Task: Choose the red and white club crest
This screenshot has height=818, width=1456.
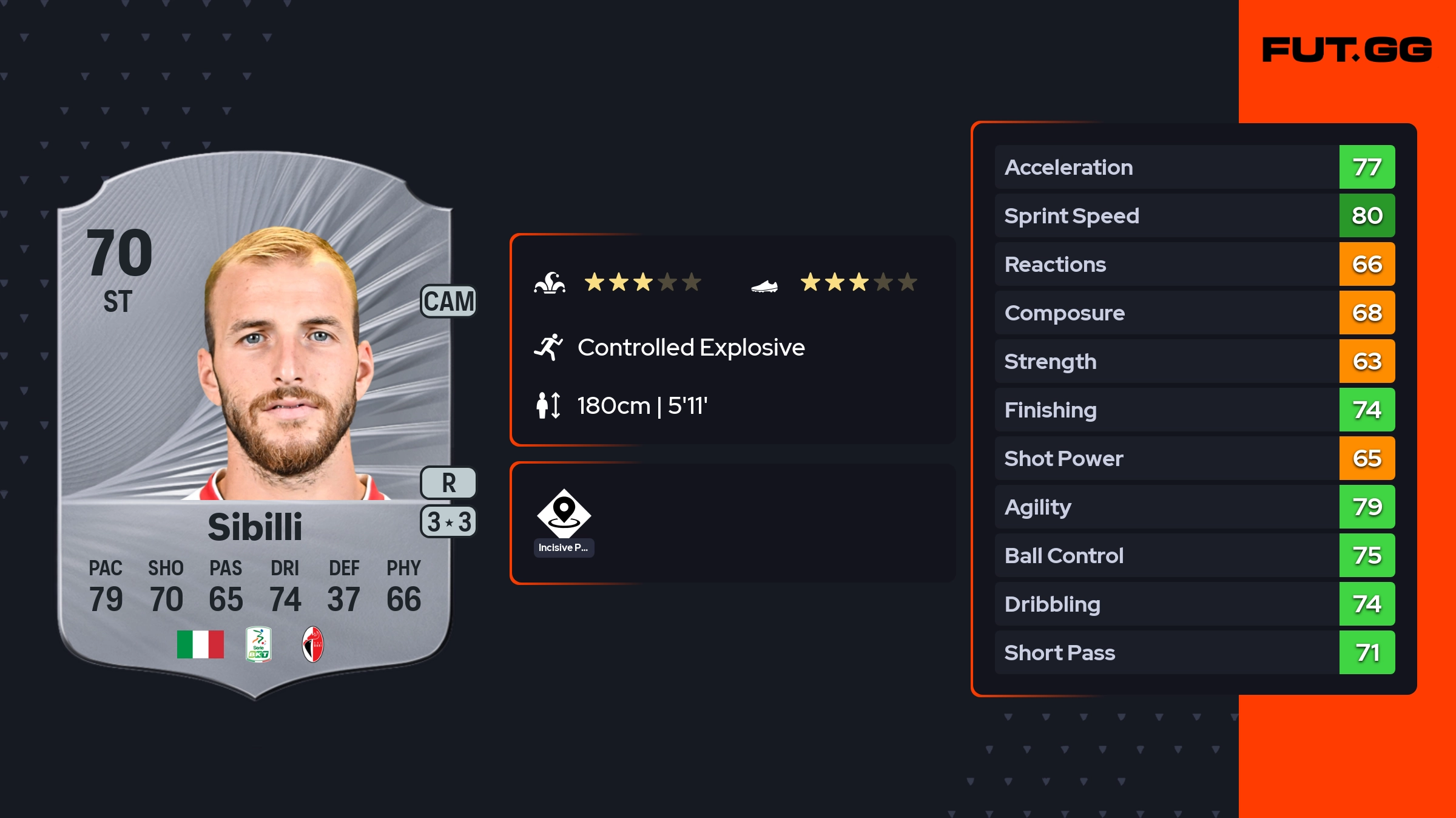Action: [313, 644]
